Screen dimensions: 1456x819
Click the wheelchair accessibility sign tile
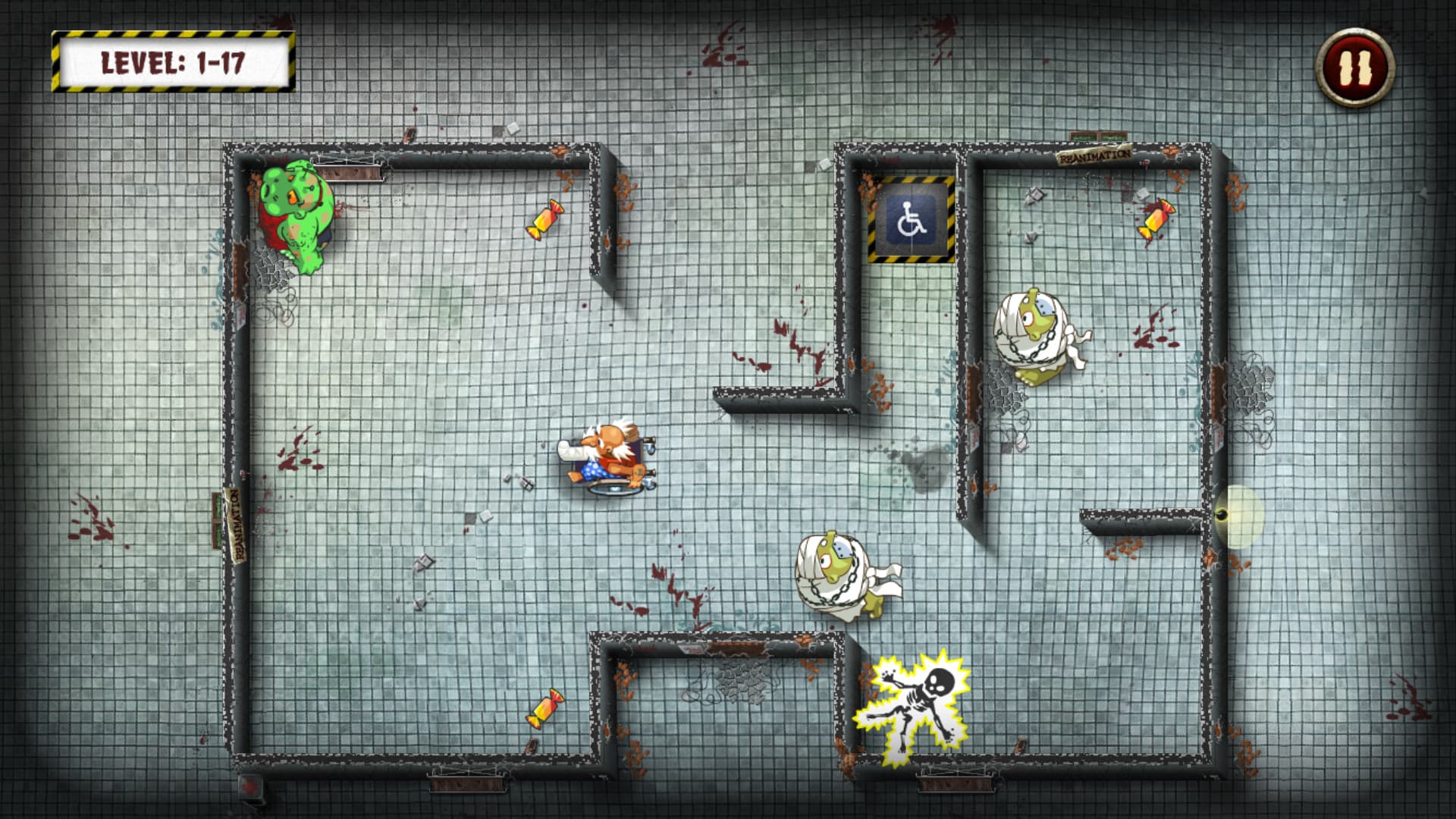pyautogui.click(x=912, y=224)
